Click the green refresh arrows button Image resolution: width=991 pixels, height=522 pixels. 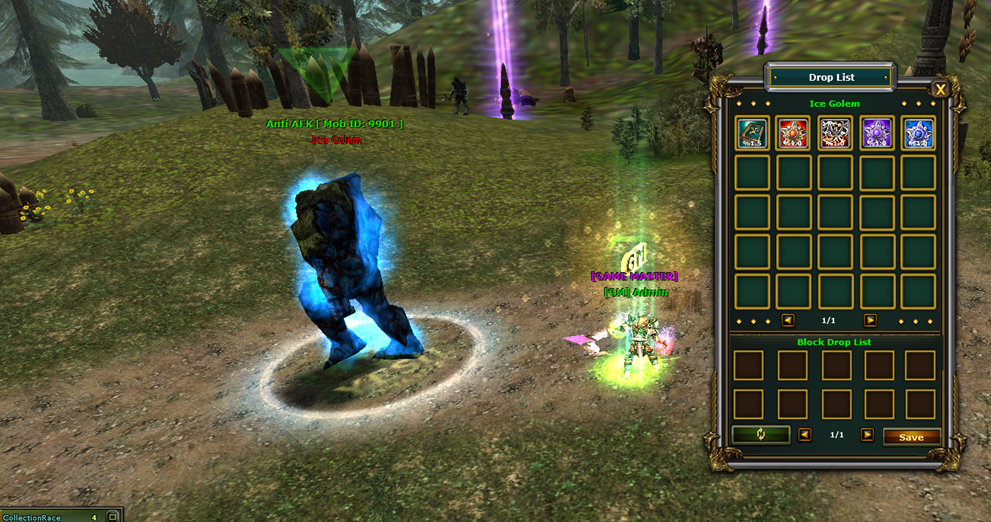pos(760,435)
